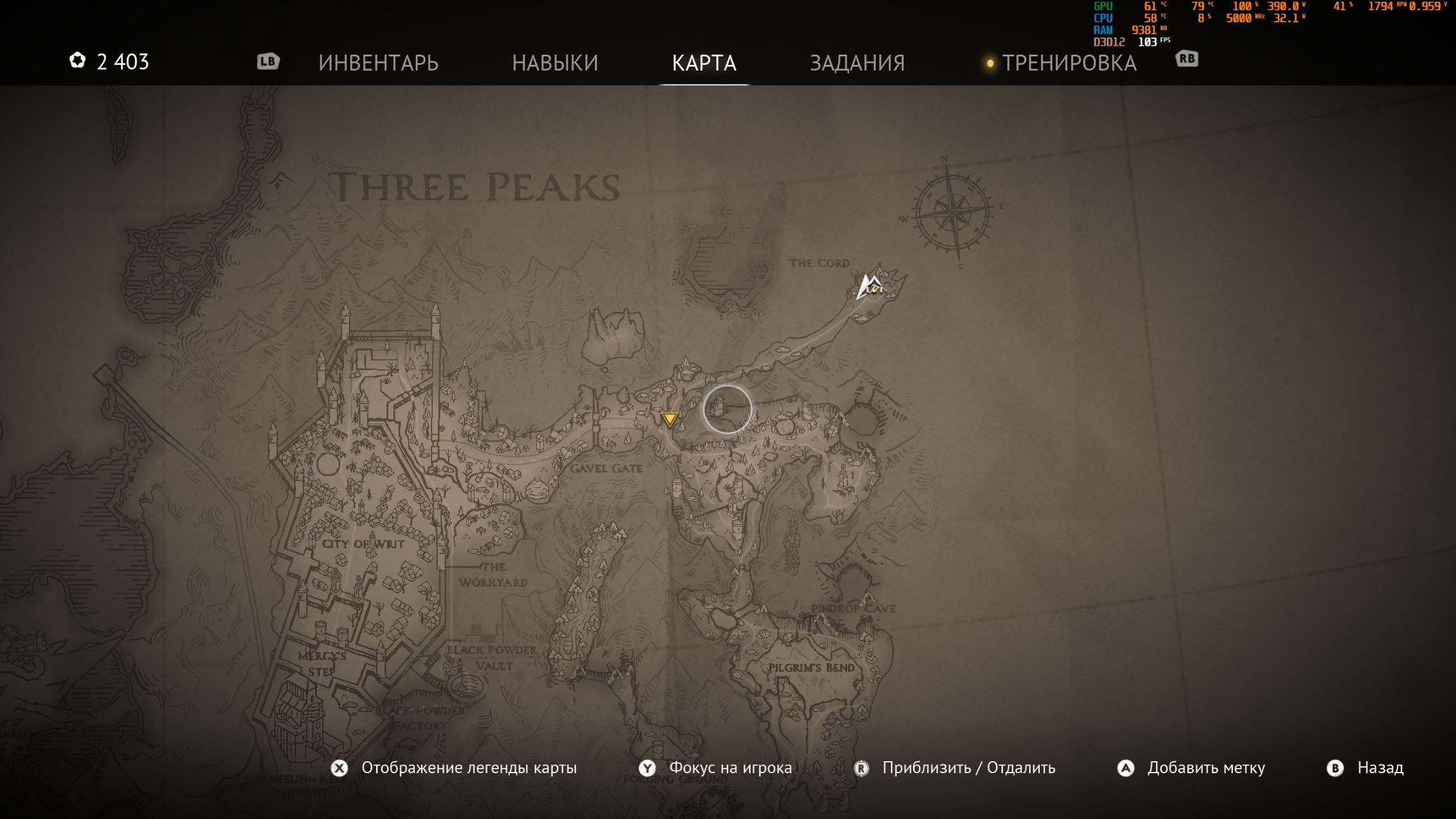Open the ТРЕНИРОВКА tab

click(1069, 63)
